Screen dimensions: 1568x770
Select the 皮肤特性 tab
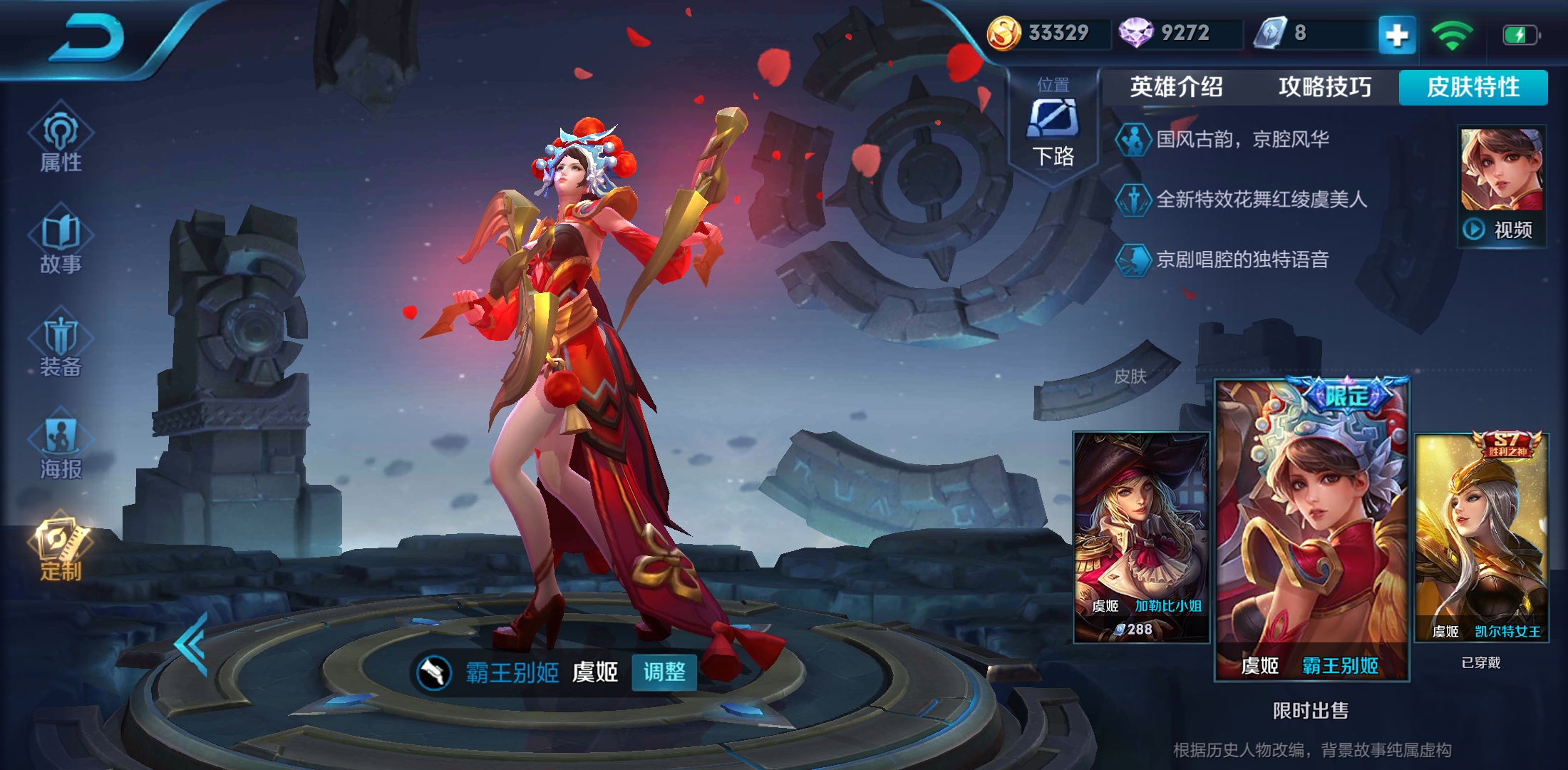1473,87
